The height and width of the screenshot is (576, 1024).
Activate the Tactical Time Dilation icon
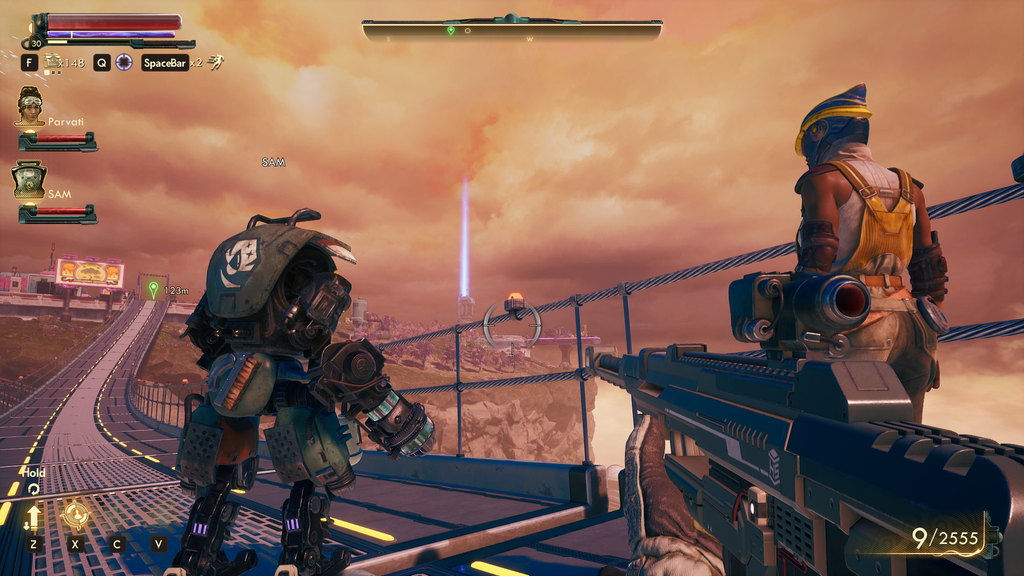click(x=124, y=62)
